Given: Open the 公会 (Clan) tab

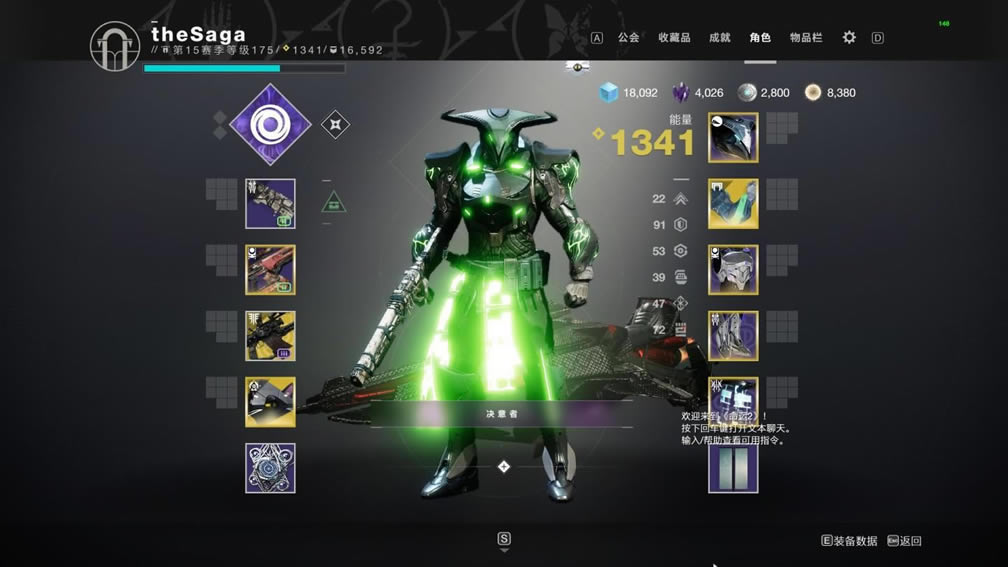Looking at the screenshot, I should (628, 38).
